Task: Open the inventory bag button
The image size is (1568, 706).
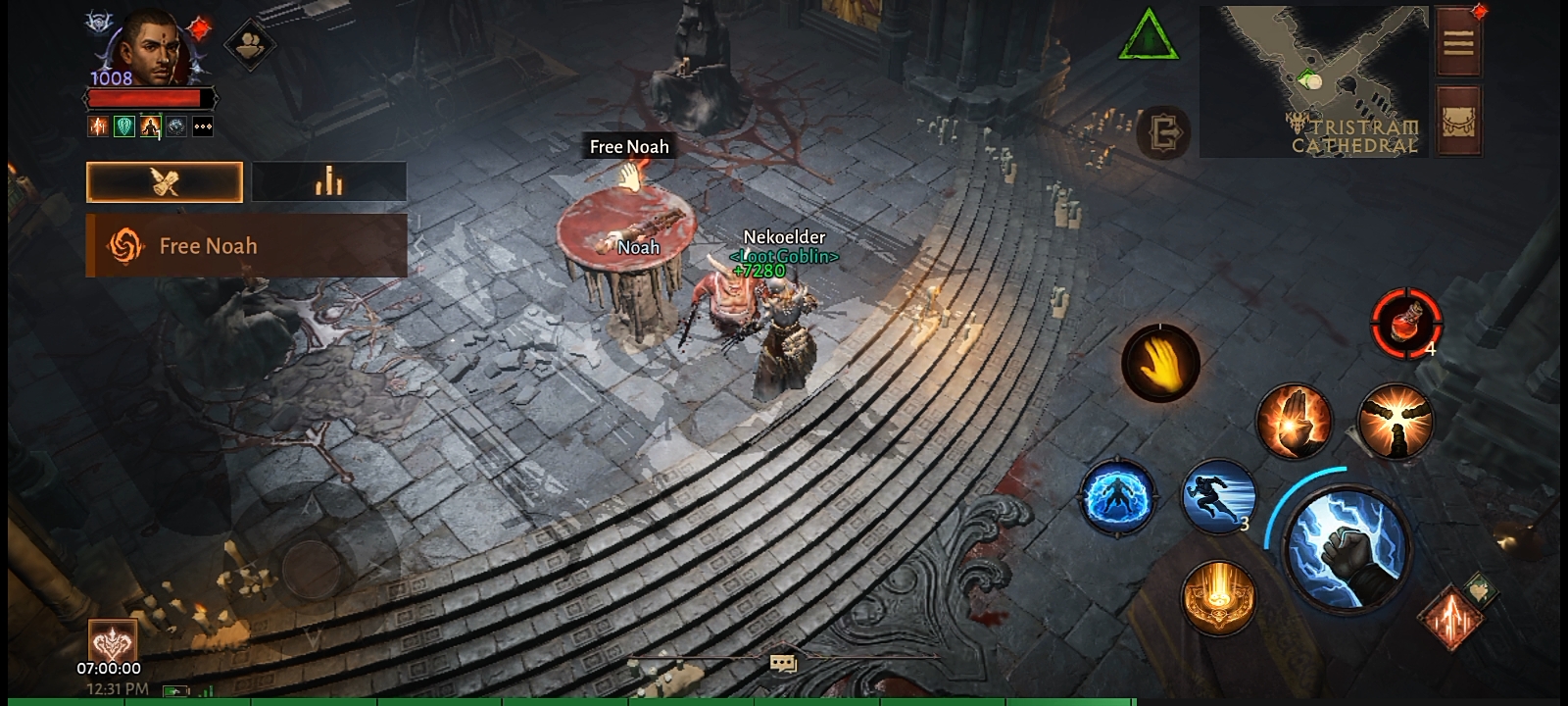Action: pyautogui.click(x=1458, y=122)
